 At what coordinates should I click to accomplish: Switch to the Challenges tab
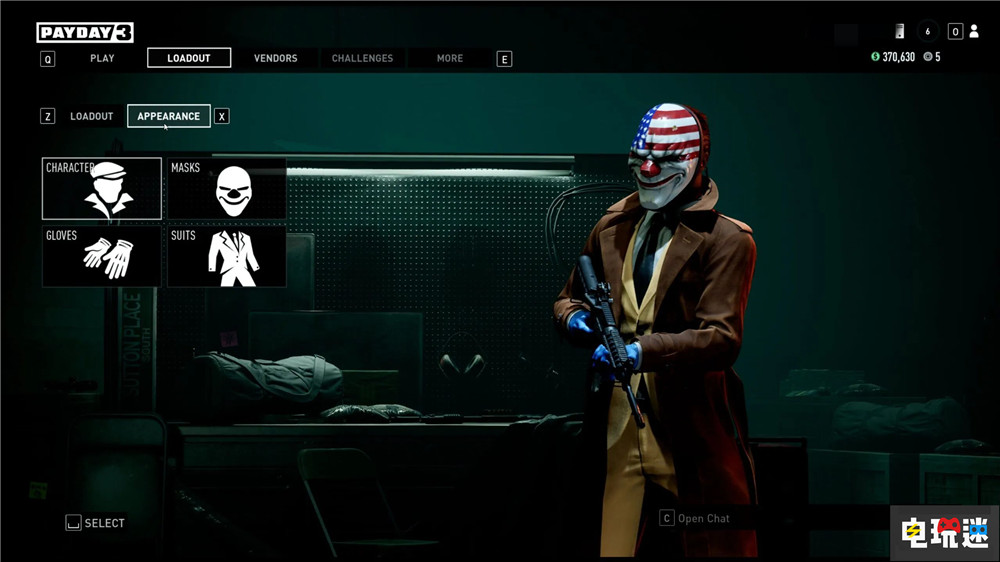pos(362,58)
